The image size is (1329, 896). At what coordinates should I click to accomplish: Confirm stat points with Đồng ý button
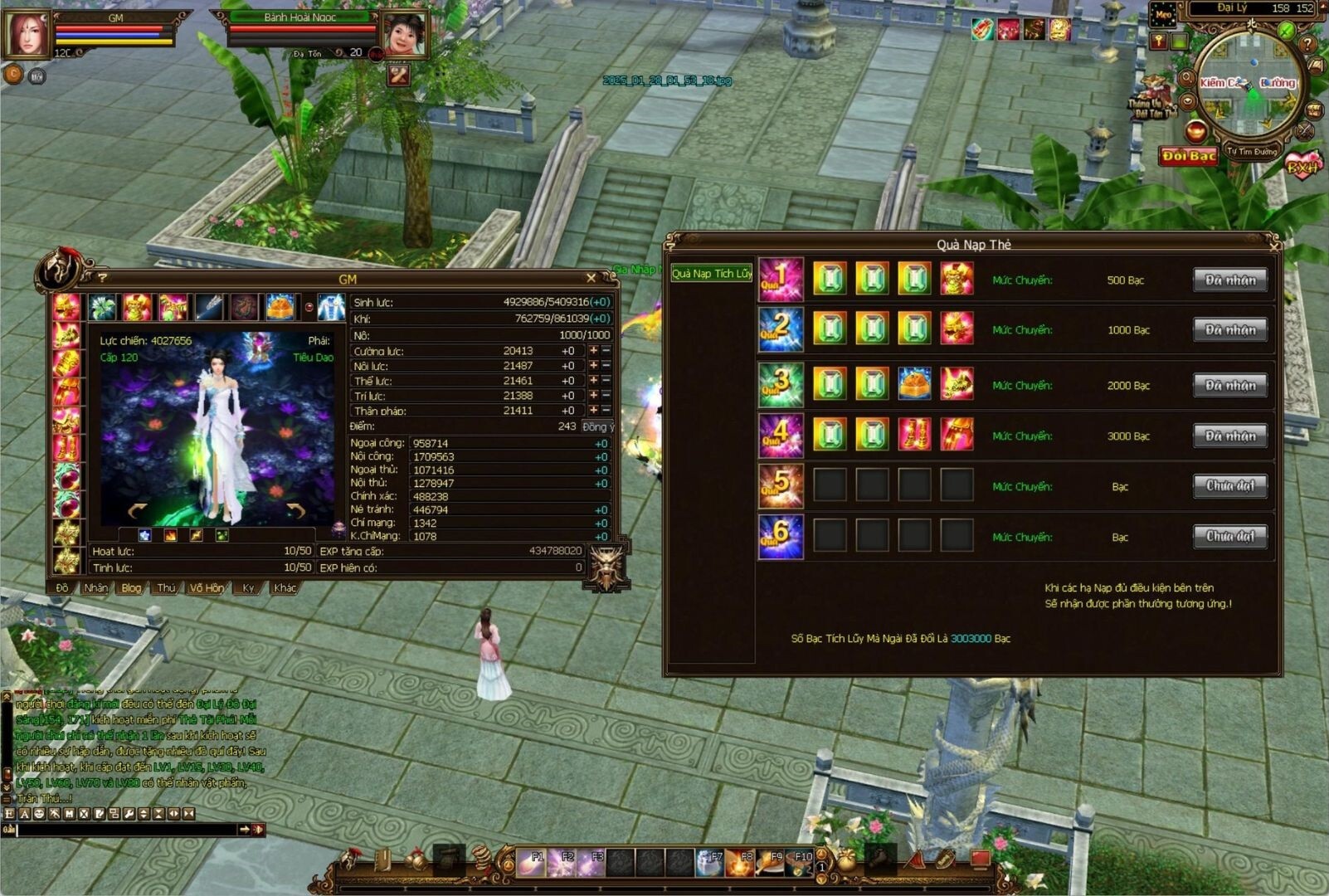click(597, 426)
